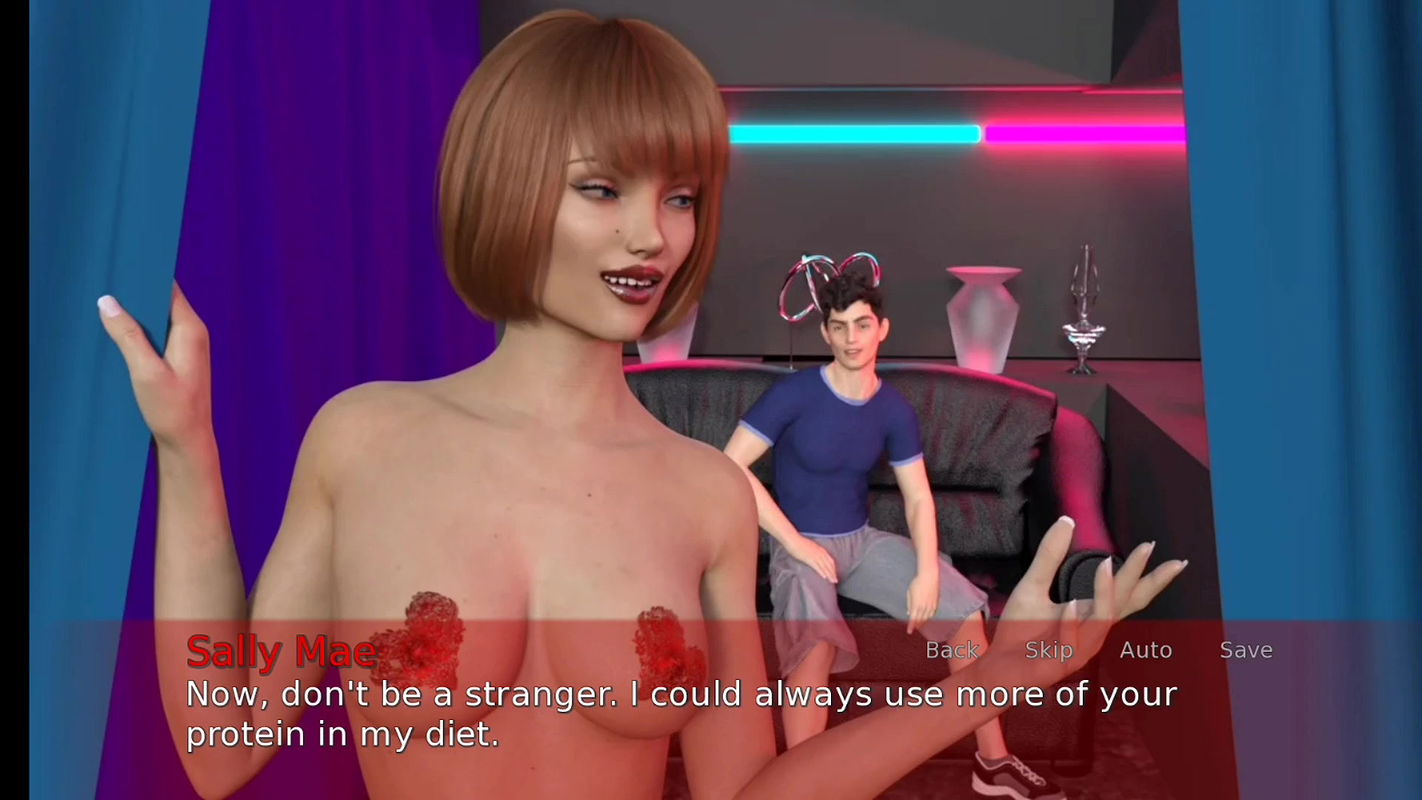1422x800 pixels.
Task: Enable Skip mode from the quick menu
Action: pyautogui.click(x=1048, y=650)
